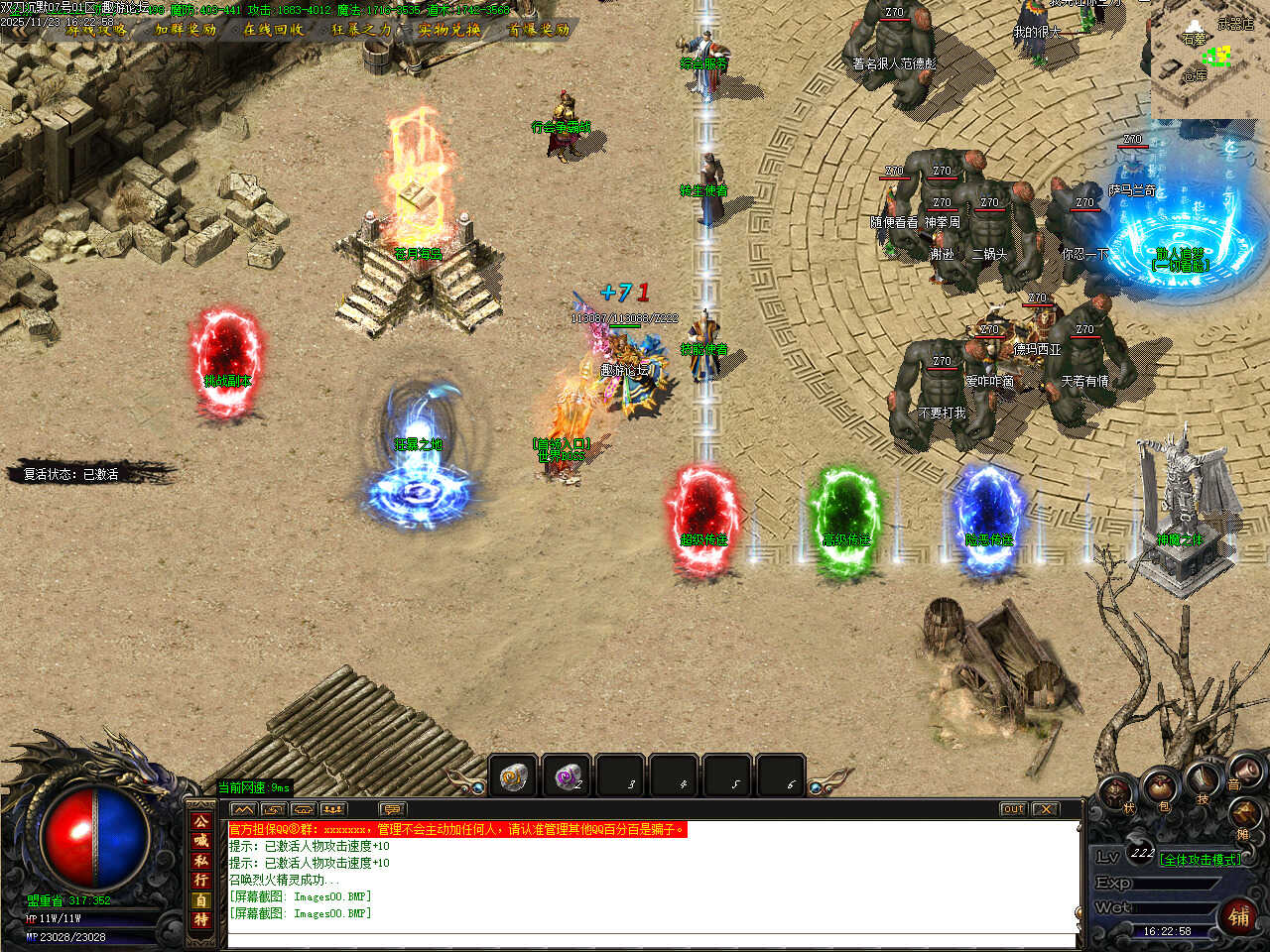Viewport: 1270px width, 952px height.
Task: Select the 在线回收 online recycle entry
Action: tap(274, 30)
